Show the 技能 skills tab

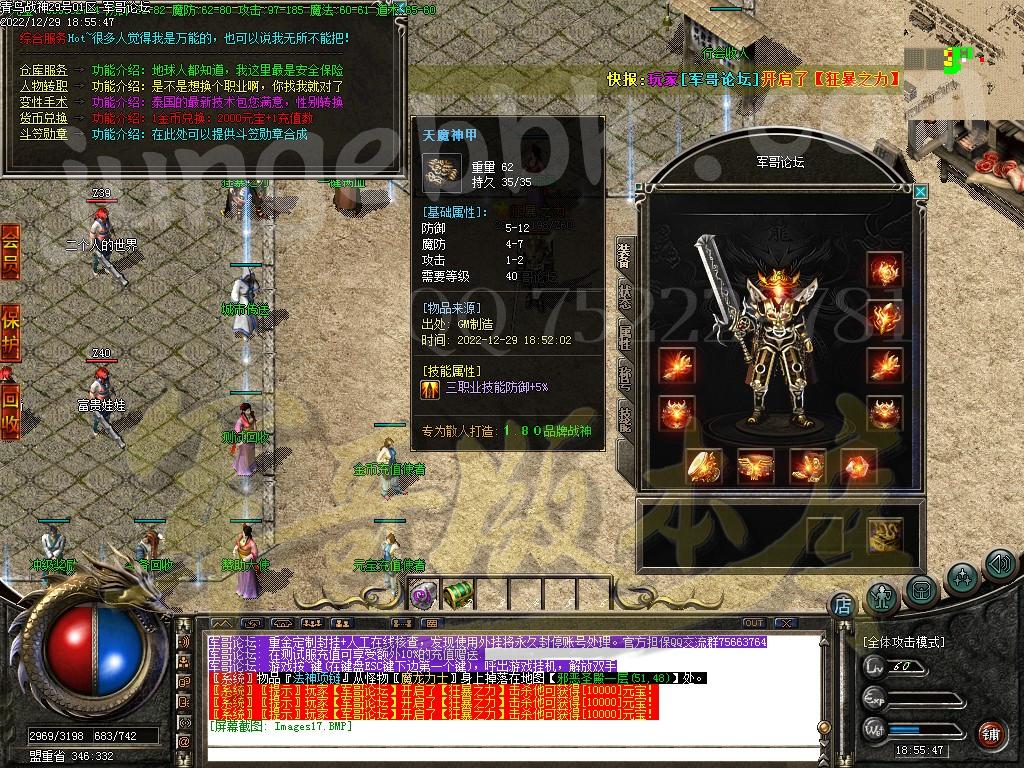pyautogui.click(x=624, y=416)
